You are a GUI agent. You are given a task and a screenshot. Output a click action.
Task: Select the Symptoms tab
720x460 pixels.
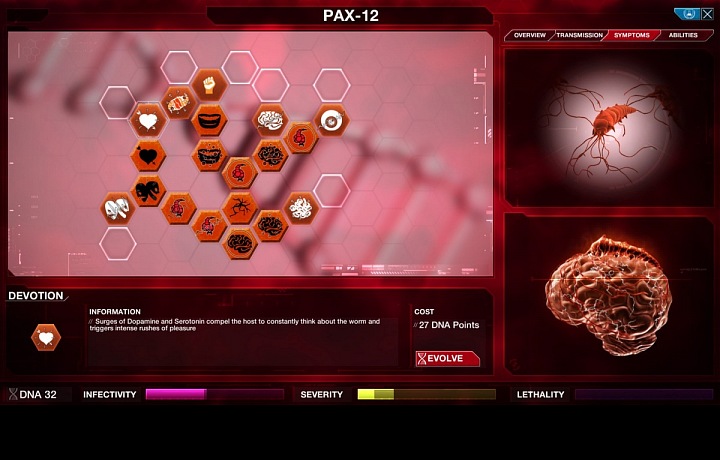pos(631,35)
